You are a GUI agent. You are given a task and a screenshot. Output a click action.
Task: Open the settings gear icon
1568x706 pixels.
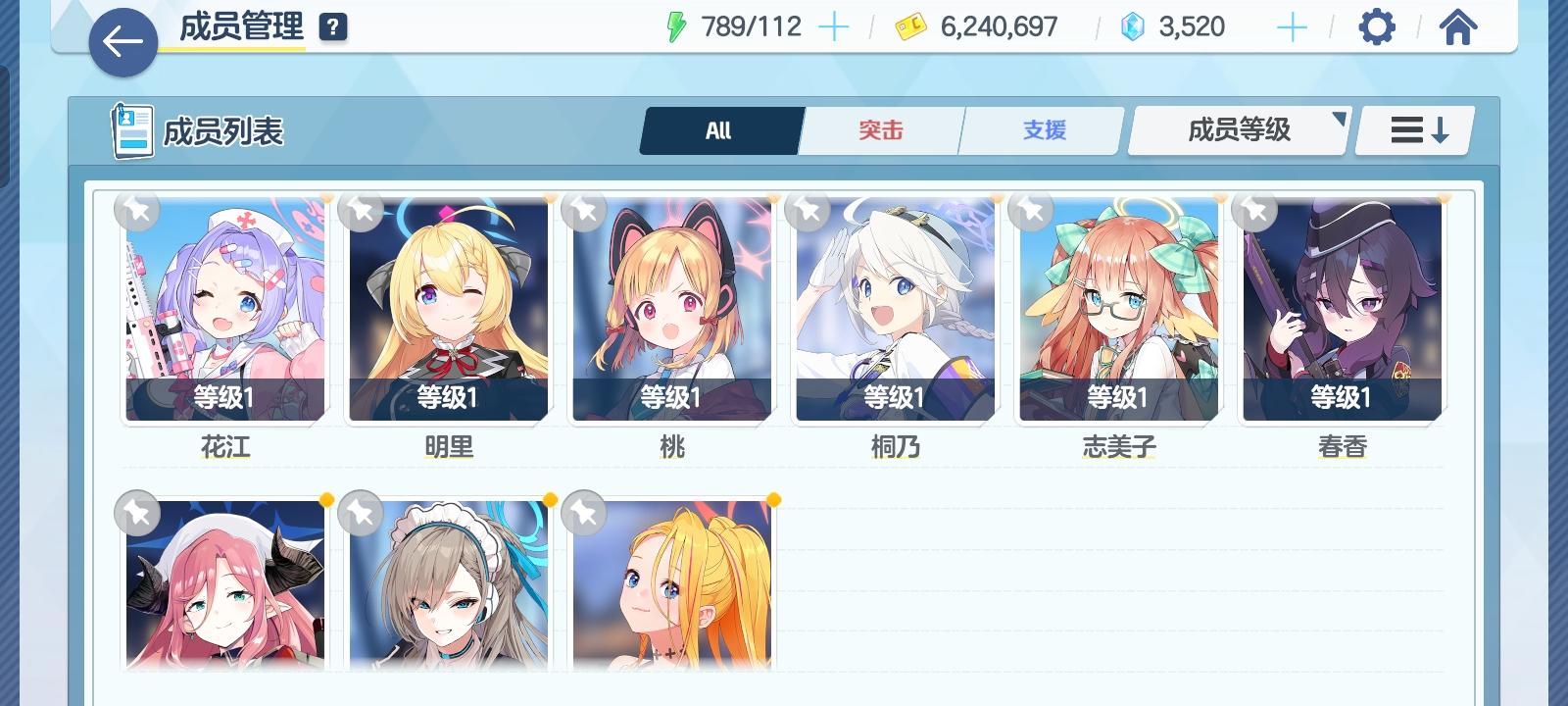(x=1377, y=26)
